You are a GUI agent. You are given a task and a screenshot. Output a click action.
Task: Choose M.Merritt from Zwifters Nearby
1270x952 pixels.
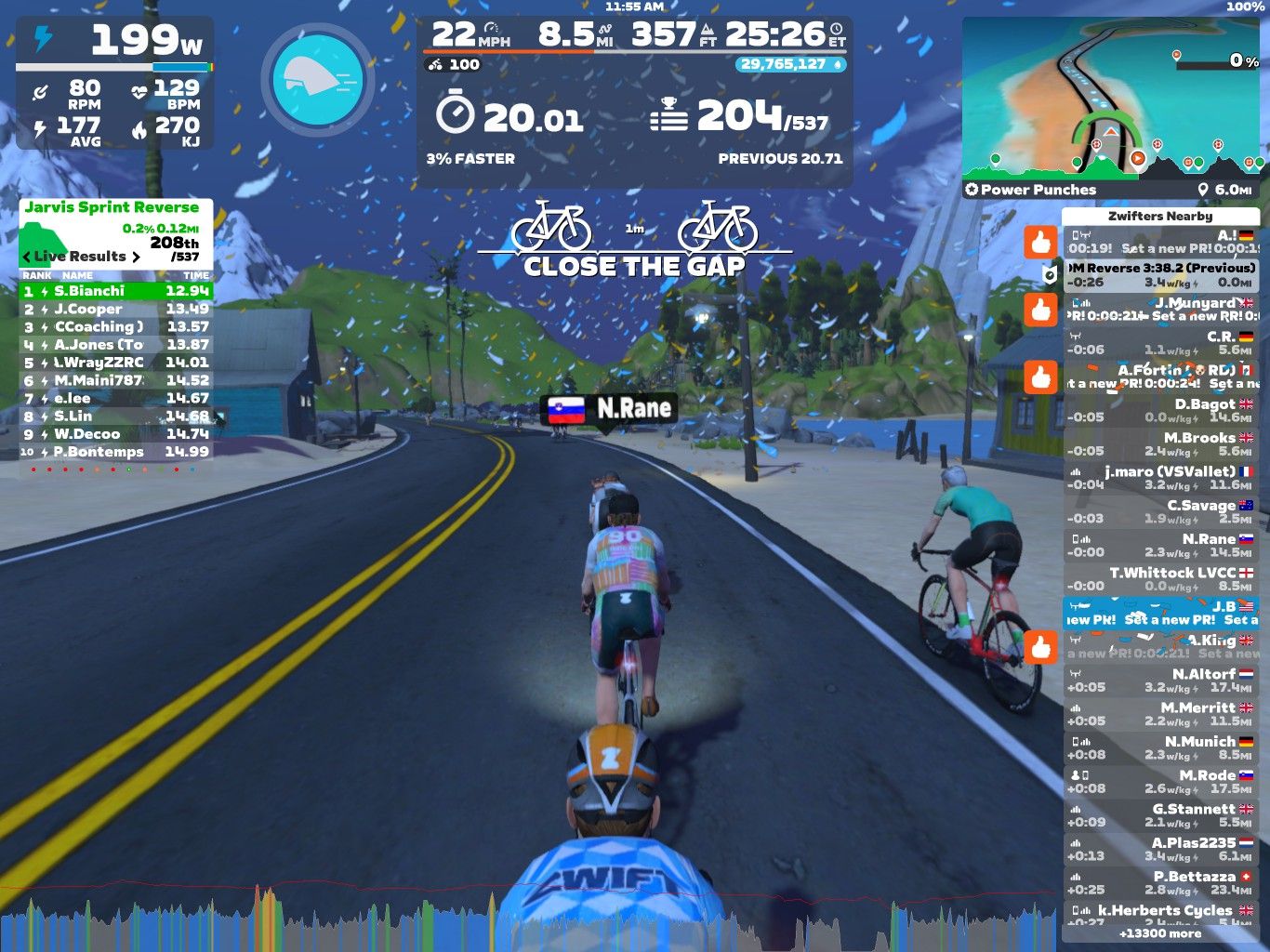(x=1160, y=714)
